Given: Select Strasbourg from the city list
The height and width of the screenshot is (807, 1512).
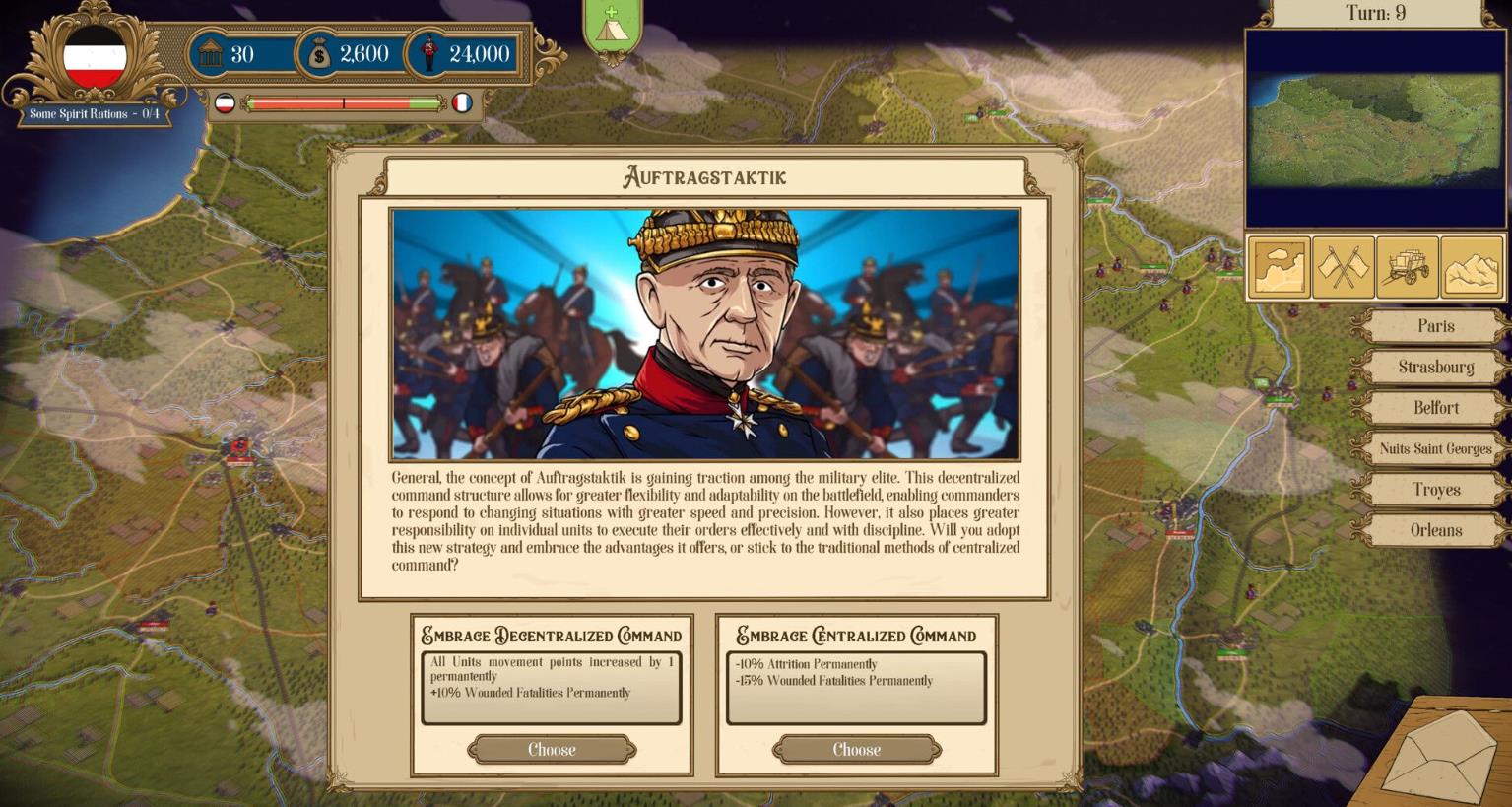Looking at the screenshot, I should pyautogui.click(x=1435, y=367).
